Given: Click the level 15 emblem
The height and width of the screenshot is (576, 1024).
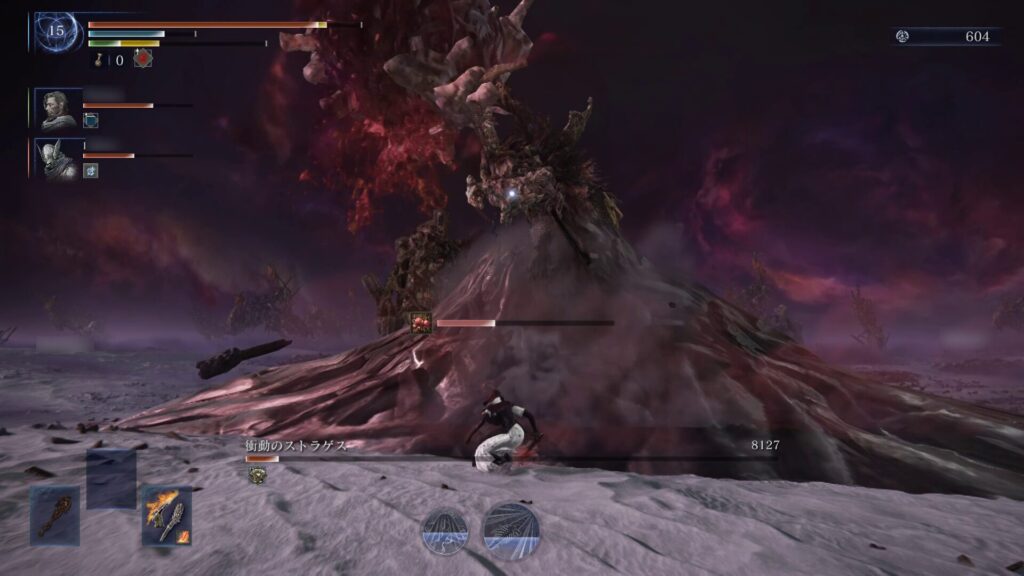Looking at the screenshot, I should click(56, 31).
